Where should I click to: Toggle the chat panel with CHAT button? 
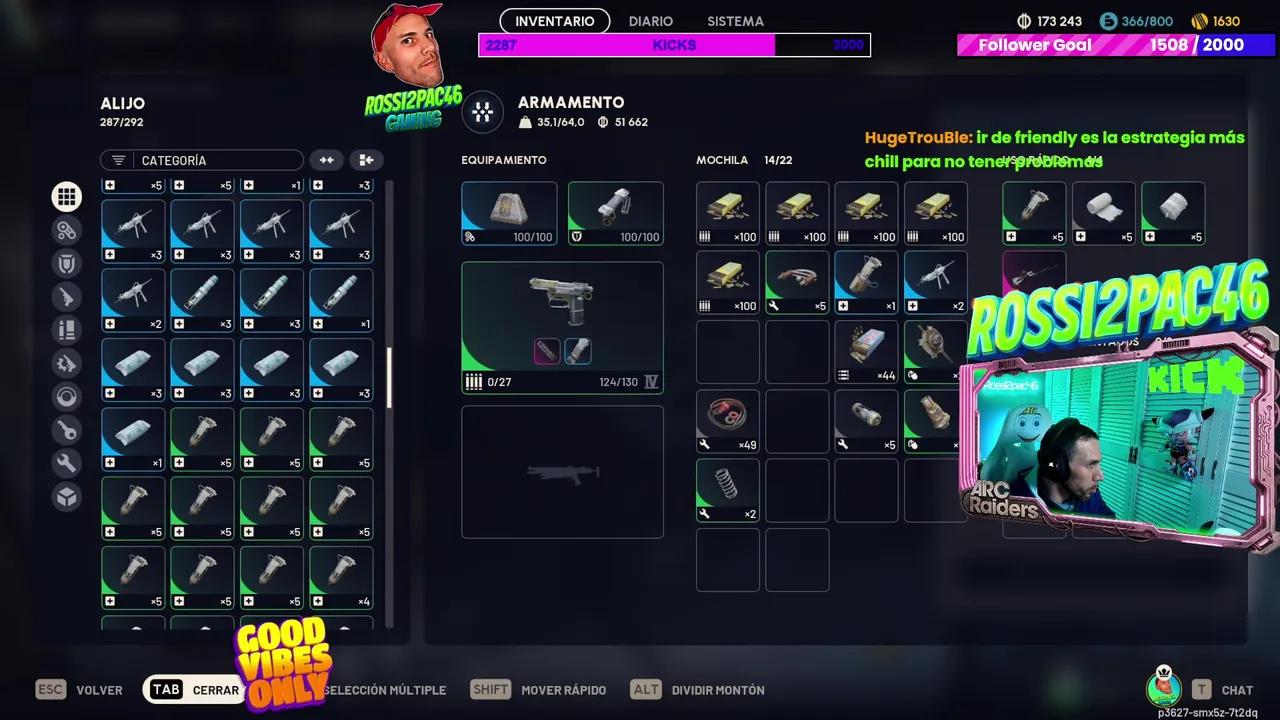(1237, 690)
